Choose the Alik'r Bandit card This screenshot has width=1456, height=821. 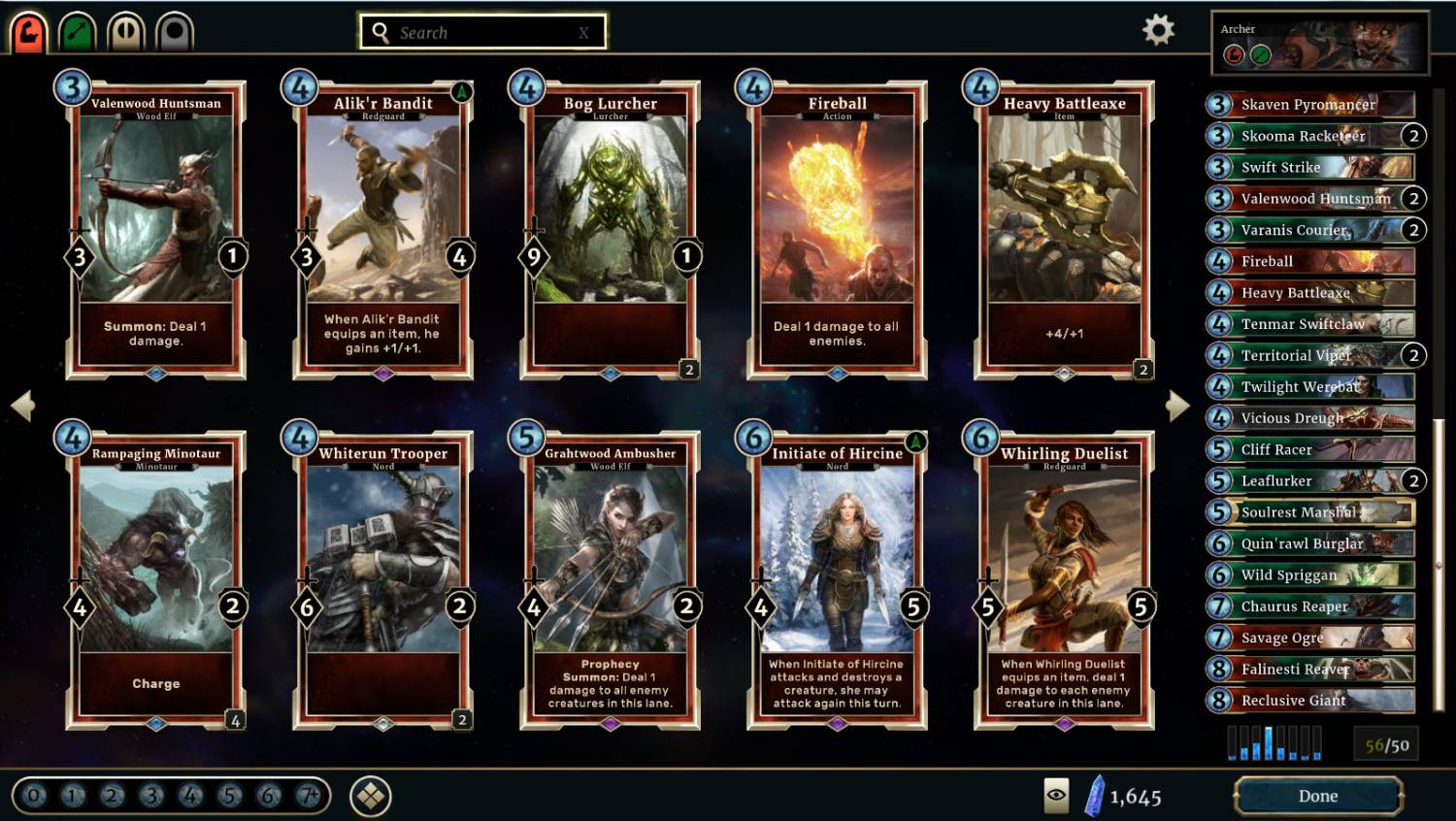click(x=382, y=230)
